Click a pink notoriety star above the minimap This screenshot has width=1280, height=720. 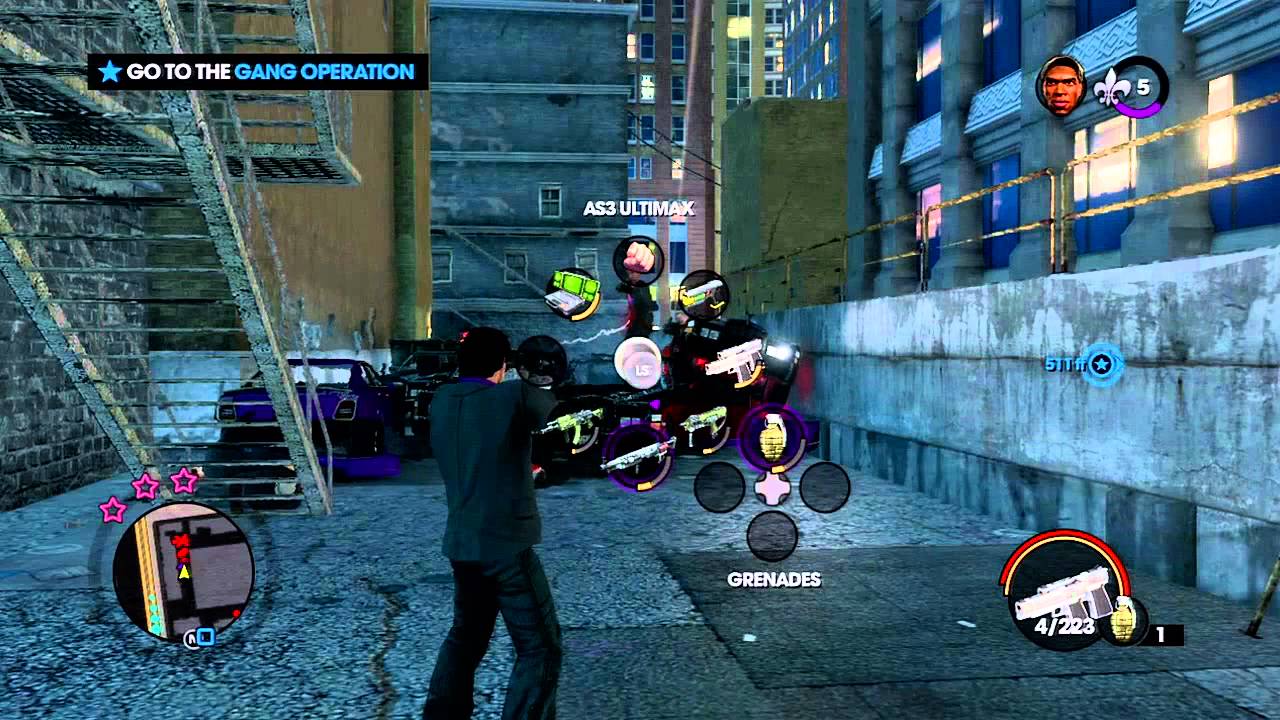pos(143,486)
